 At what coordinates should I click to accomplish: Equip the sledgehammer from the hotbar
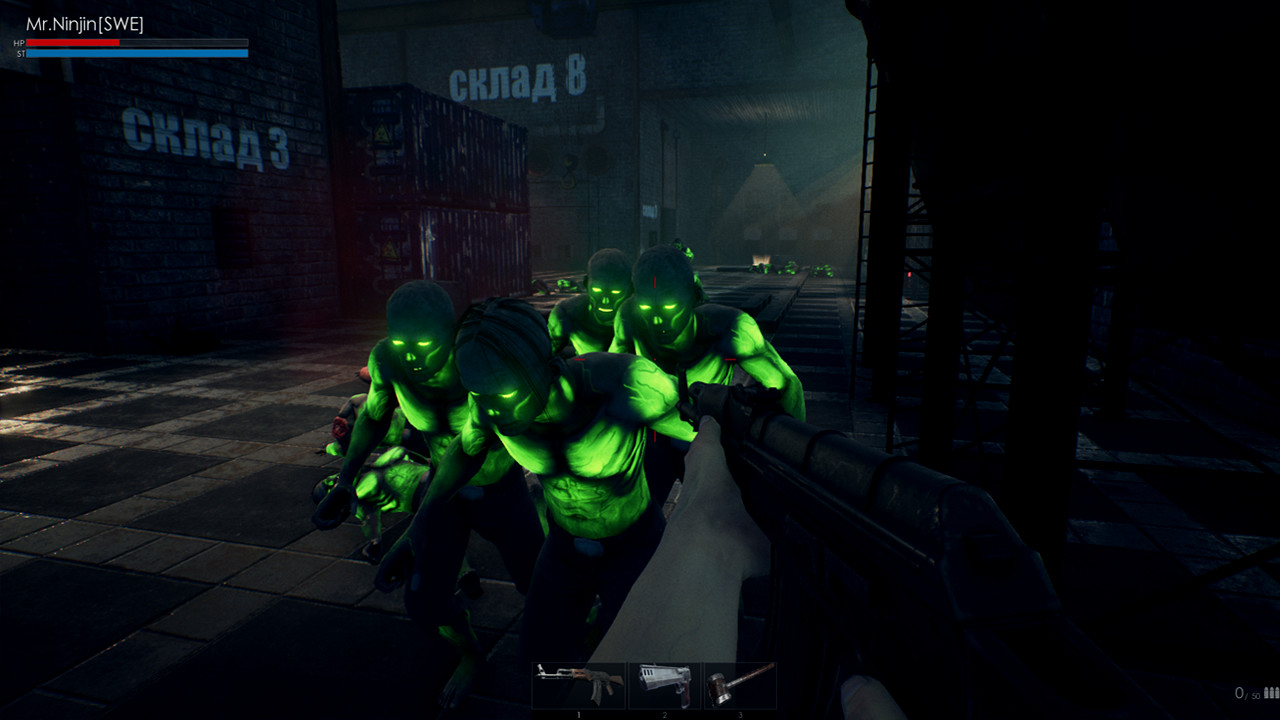coord(741,685)
